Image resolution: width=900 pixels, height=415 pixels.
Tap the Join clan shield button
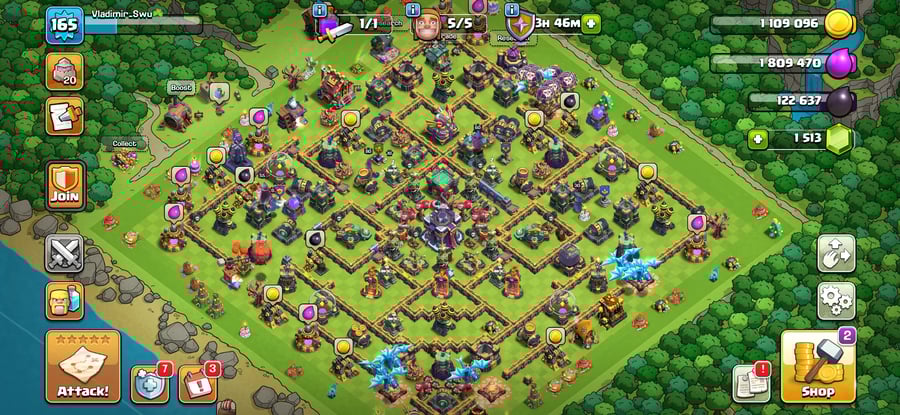coord(64,187)
